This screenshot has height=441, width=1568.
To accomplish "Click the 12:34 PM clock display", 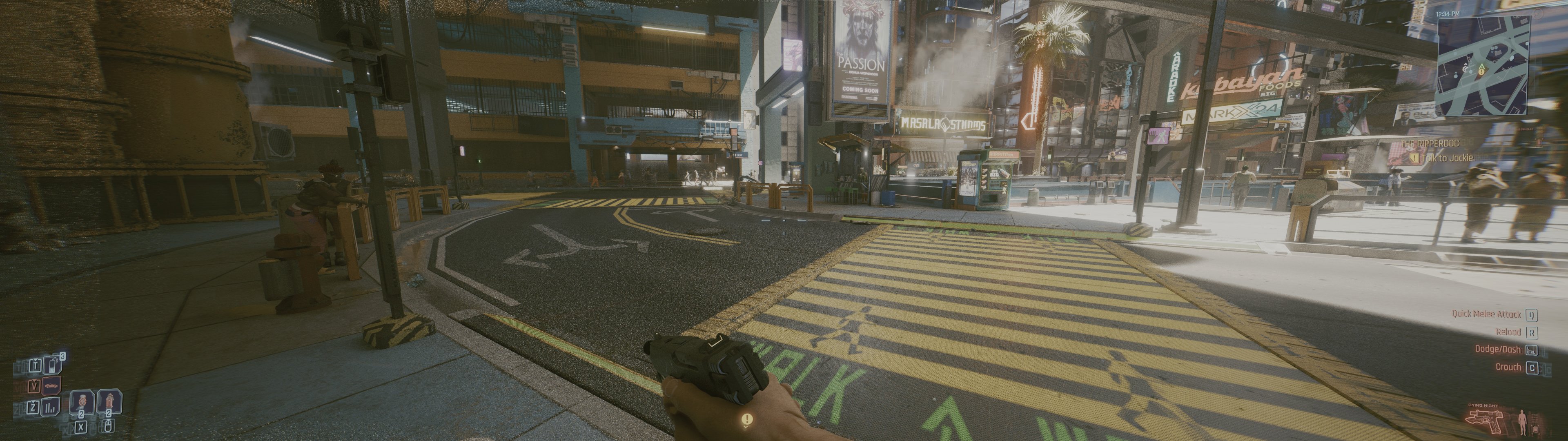I will tap(1448, 14).
